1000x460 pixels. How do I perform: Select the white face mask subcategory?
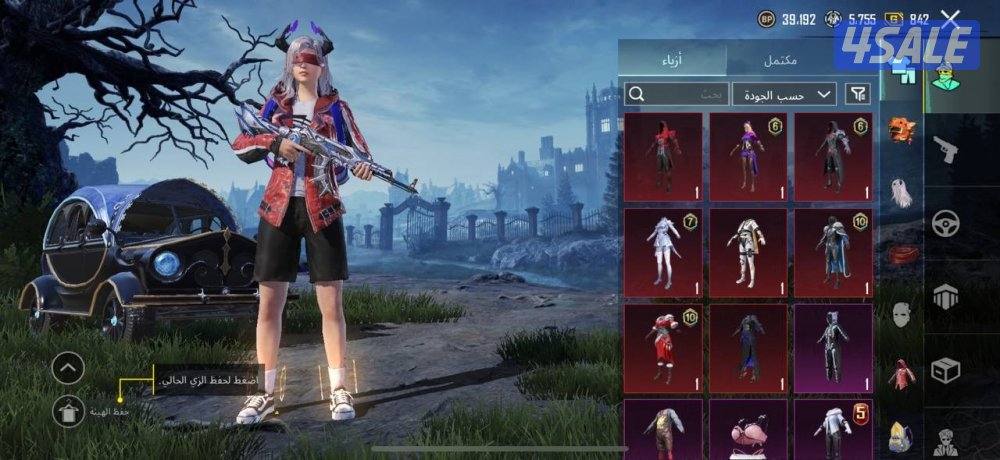tap(902, 316)
